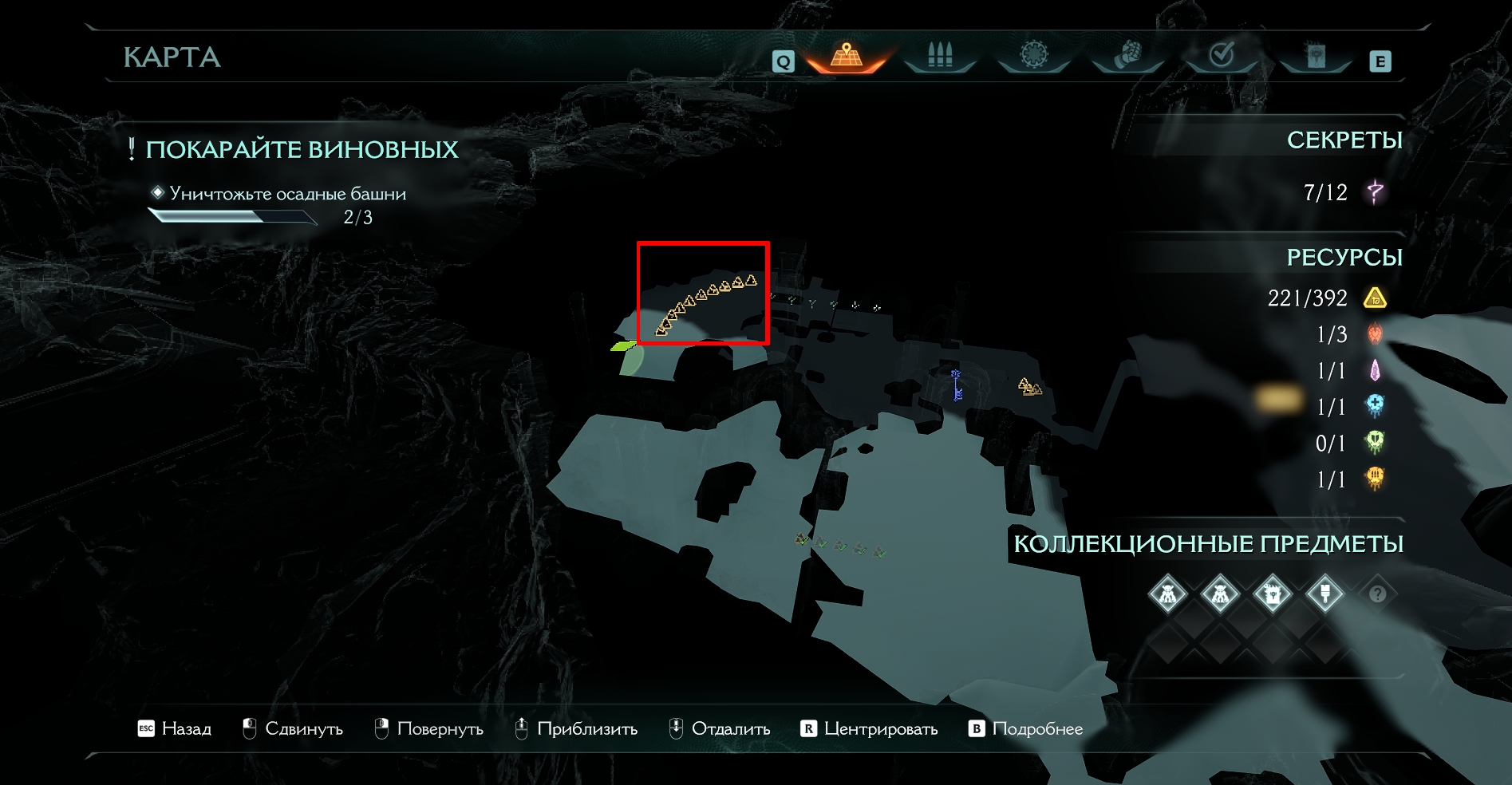Switch to the three-bullets arsenal tab
Viewport: 1512px width, 785px height.
click(x=940, y=56)
